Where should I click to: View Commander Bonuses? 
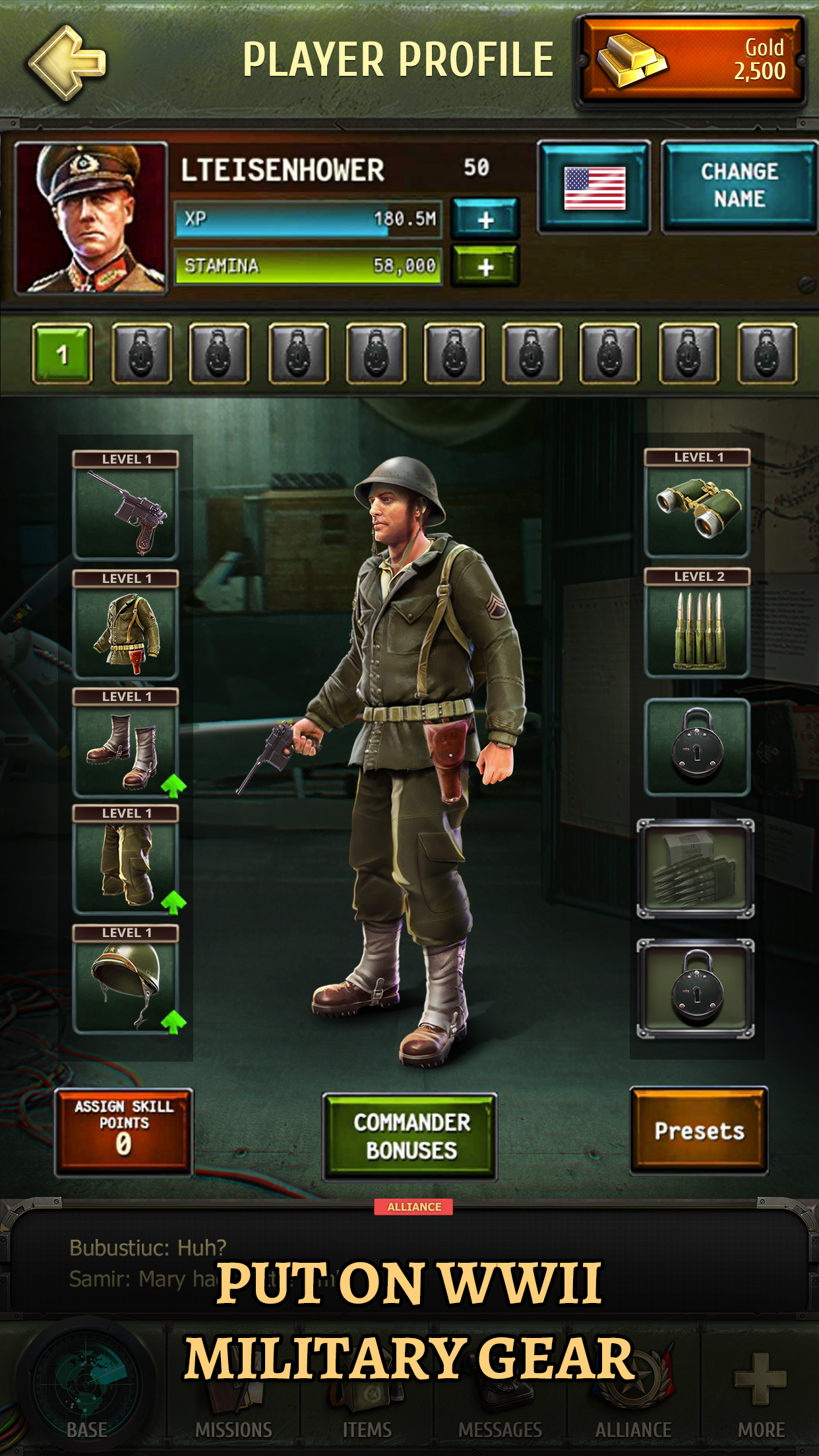410,1136
